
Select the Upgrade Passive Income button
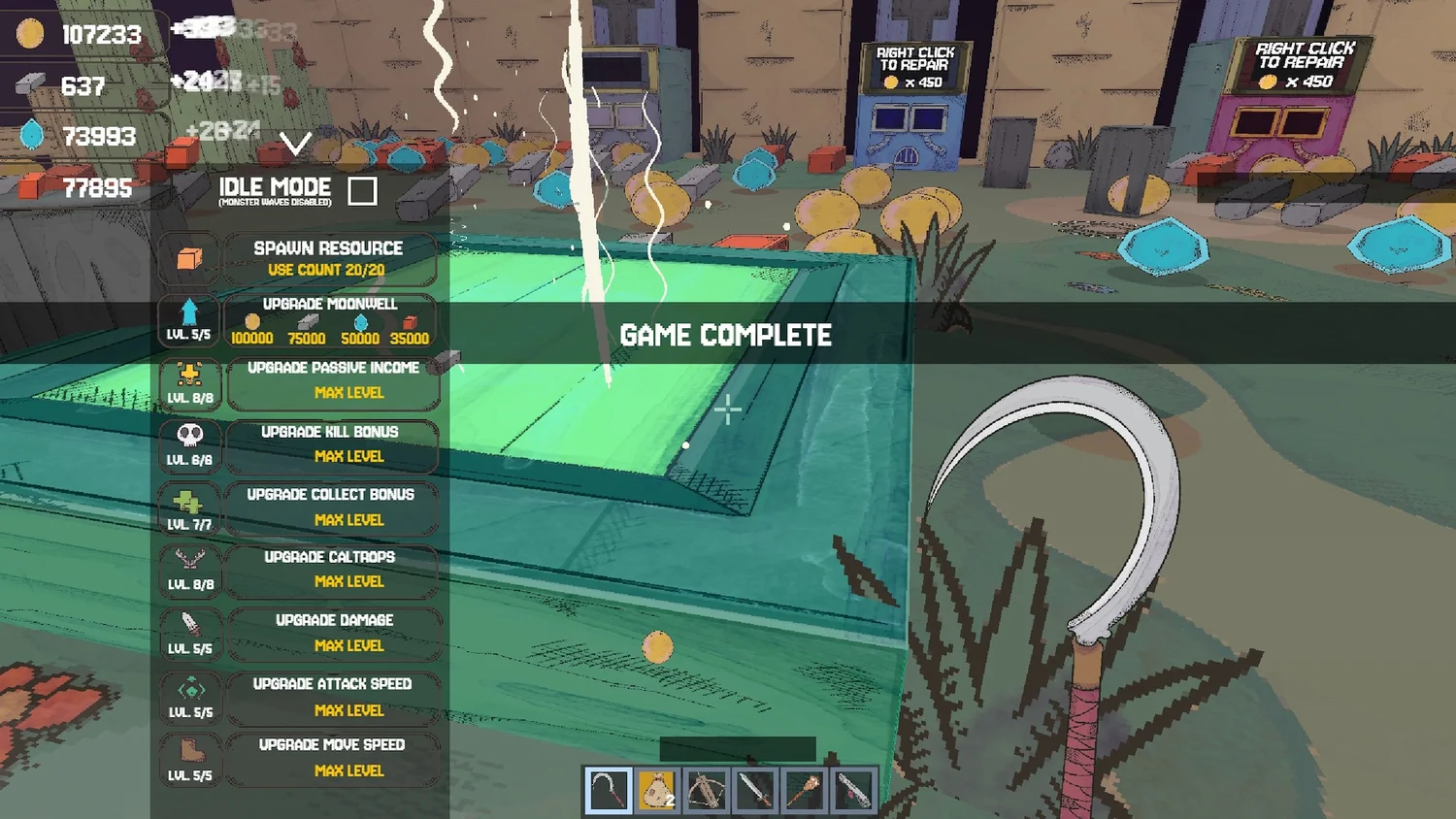[333, 381]
